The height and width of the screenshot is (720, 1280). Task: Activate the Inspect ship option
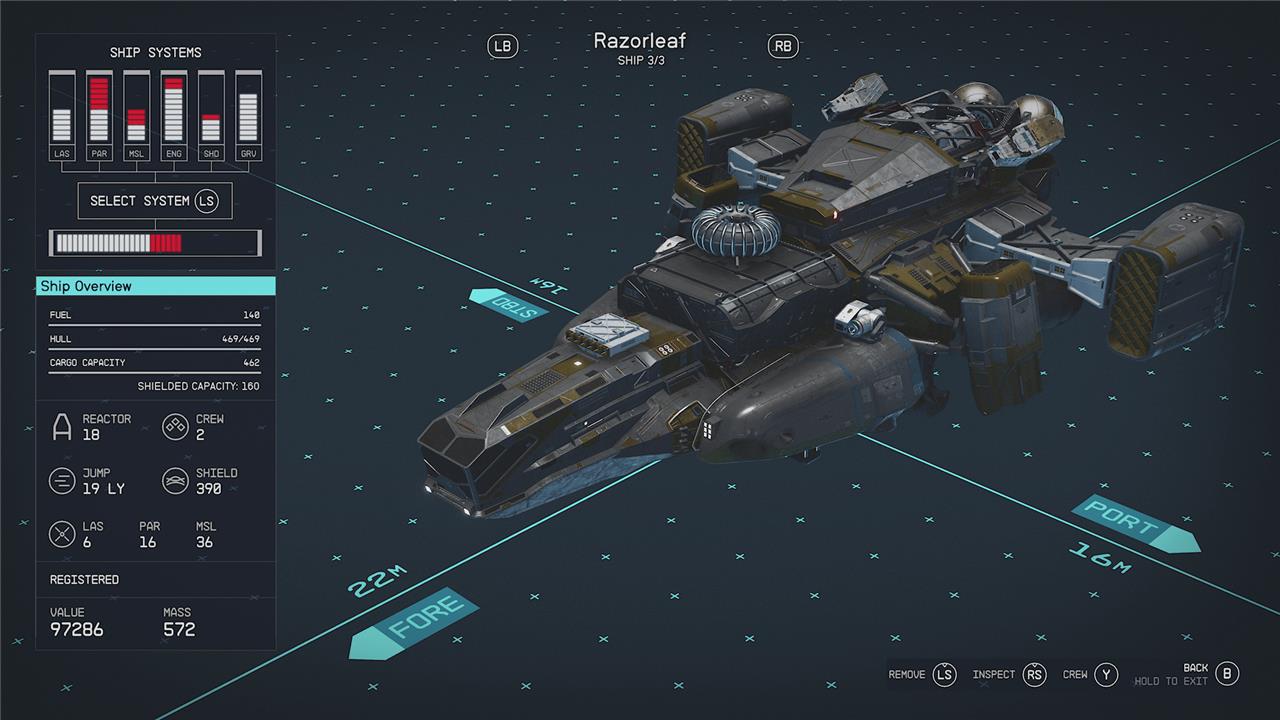(1009, 675)
